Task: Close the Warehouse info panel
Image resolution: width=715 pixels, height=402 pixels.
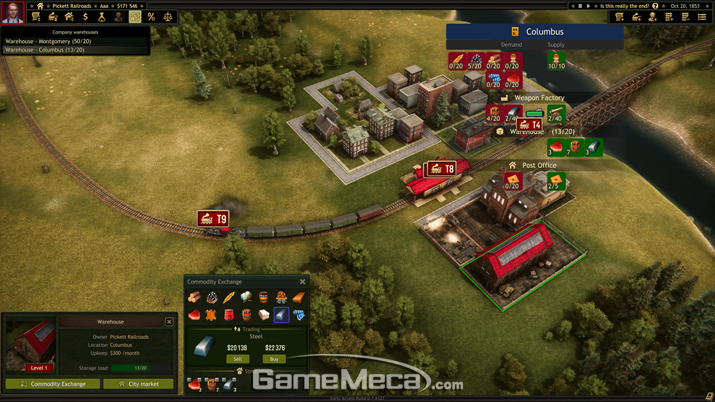Action: tap(169, 322)
